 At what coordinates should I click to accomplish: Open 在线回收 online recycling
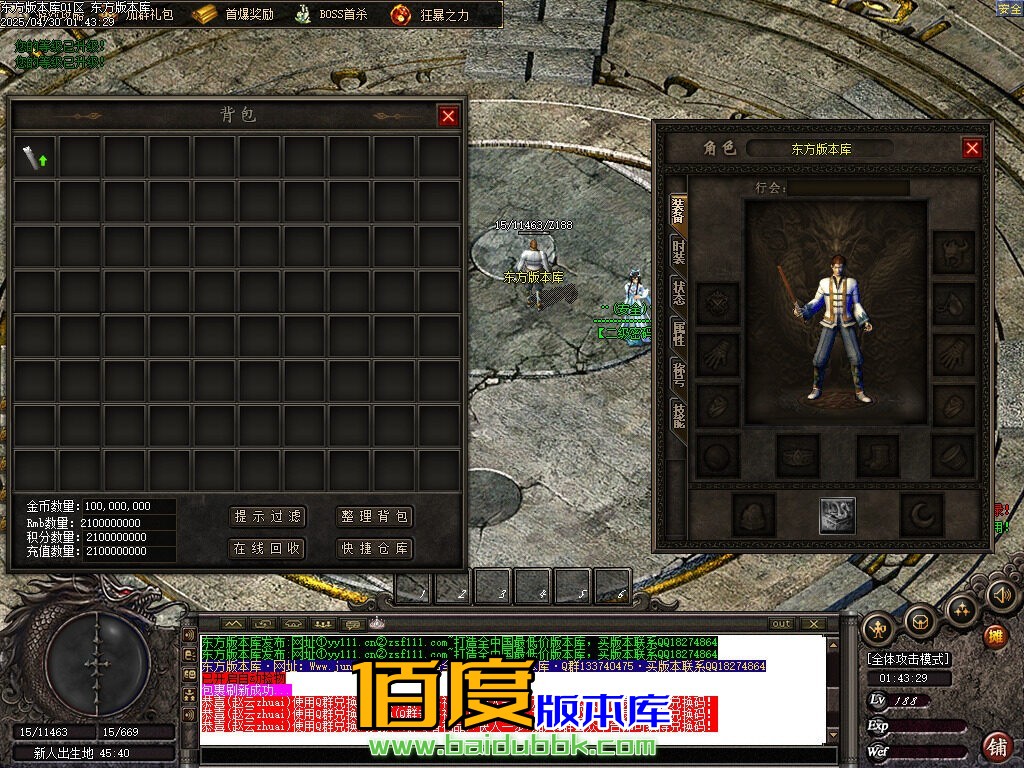[x=267, y=548]
